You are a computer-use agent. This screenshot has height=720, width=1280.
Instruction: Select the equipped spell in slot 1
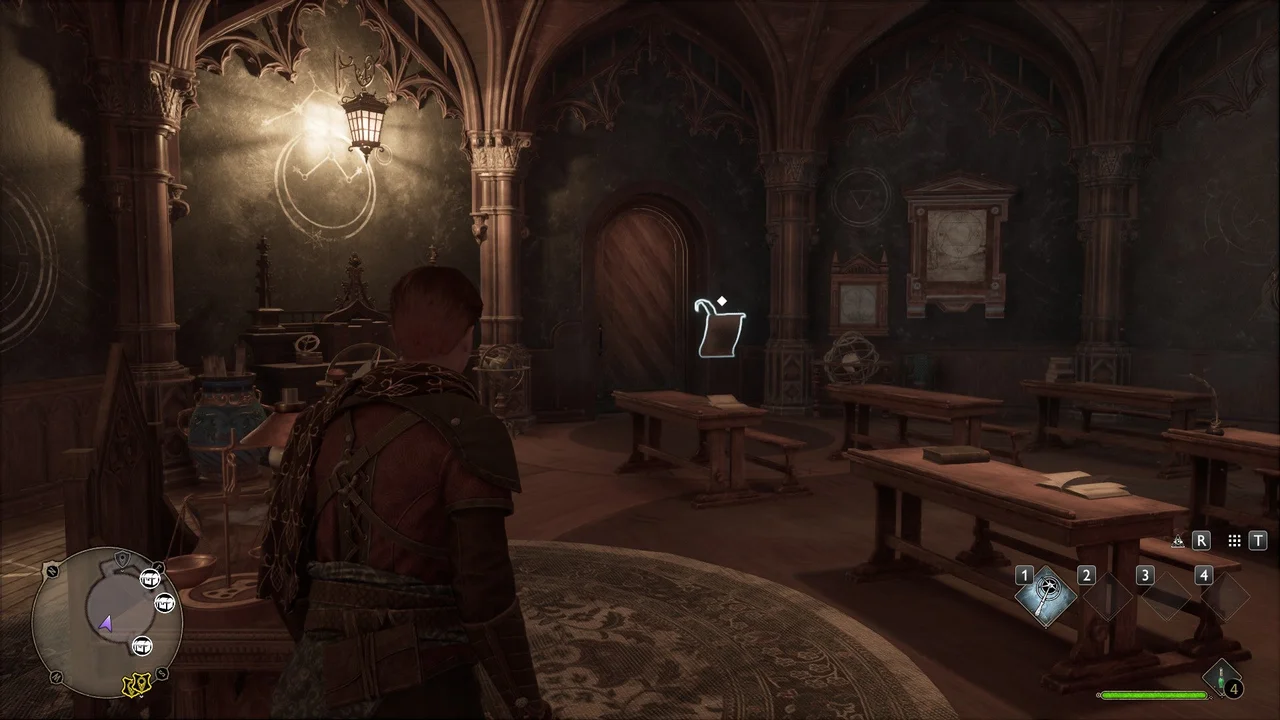(1046, 596)
